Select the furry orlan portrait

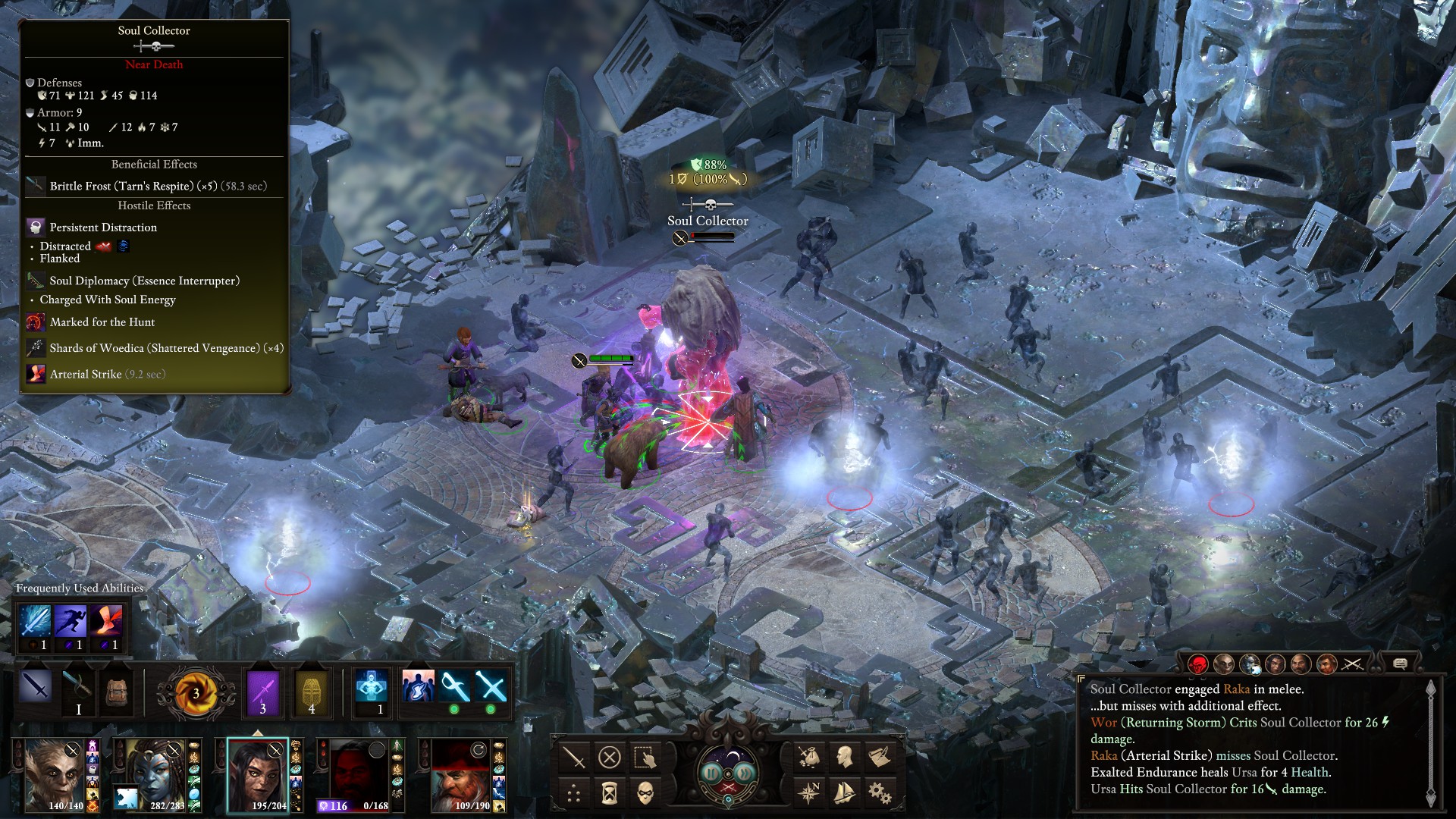pyautogui.click(x=55, y=775)
